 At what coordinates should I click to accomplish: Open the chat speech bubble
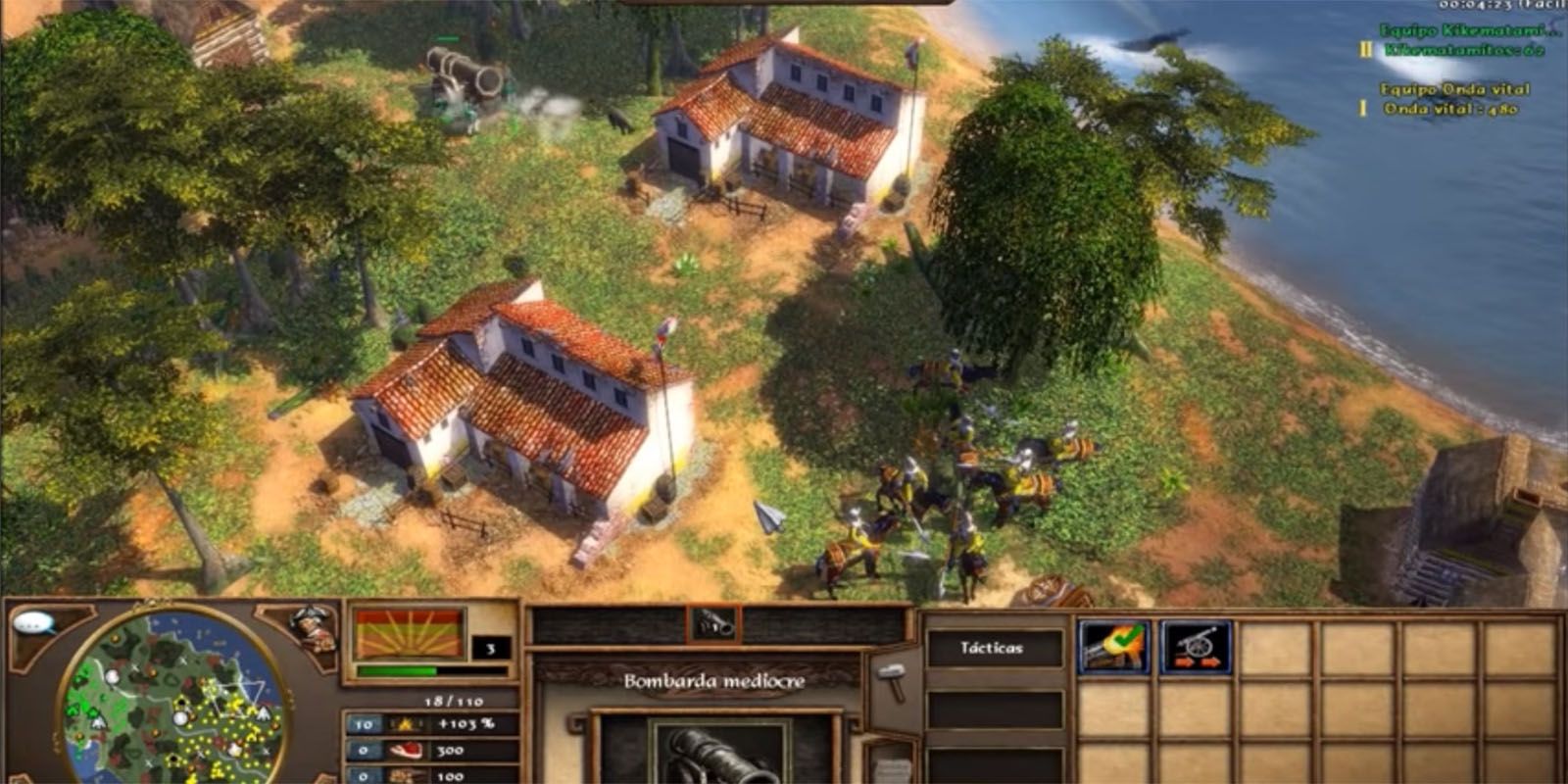click(34, 623)
